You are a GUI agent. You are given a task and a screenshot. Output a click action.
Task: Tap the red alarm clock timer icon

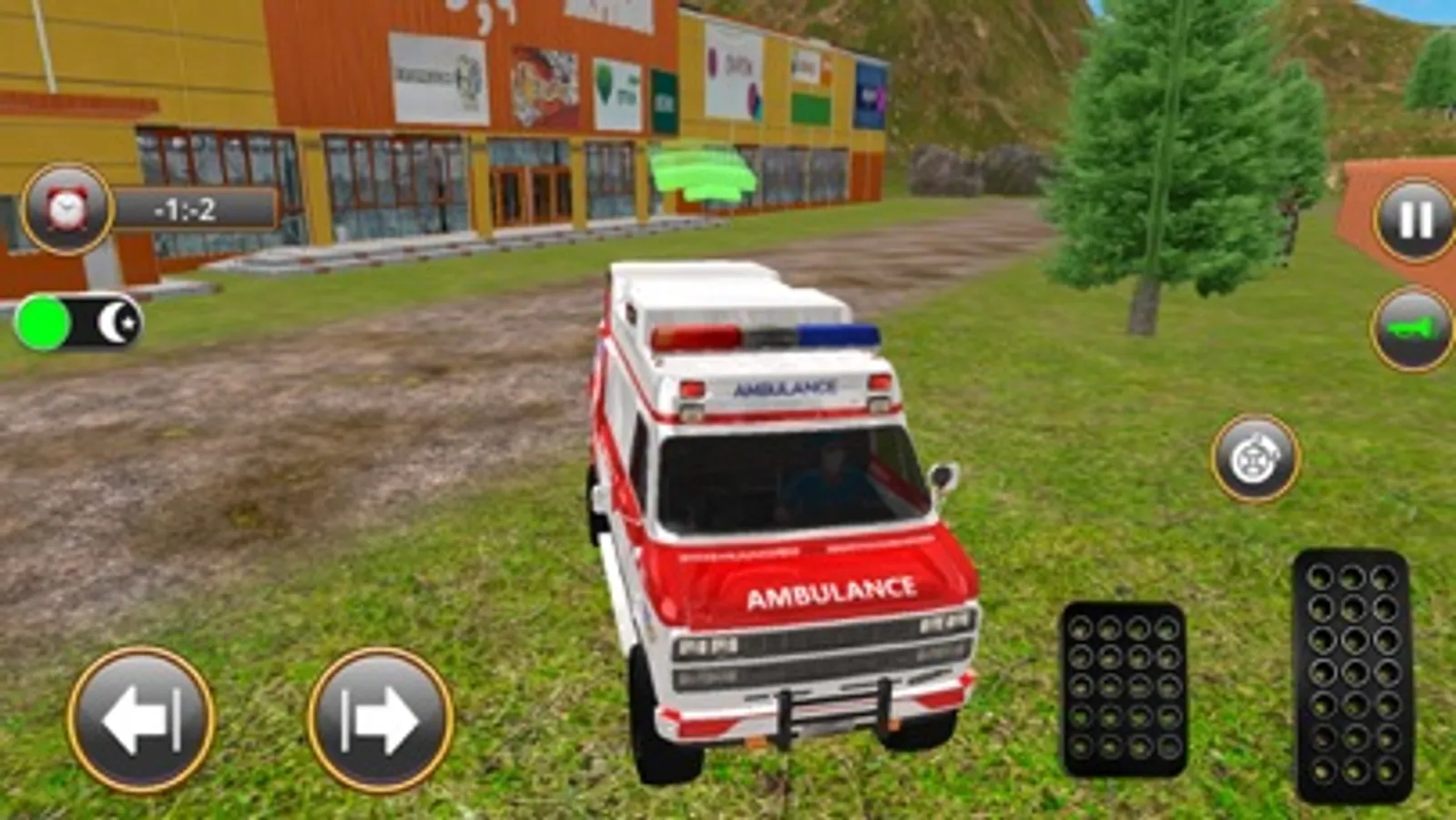[x=66, y=210]
